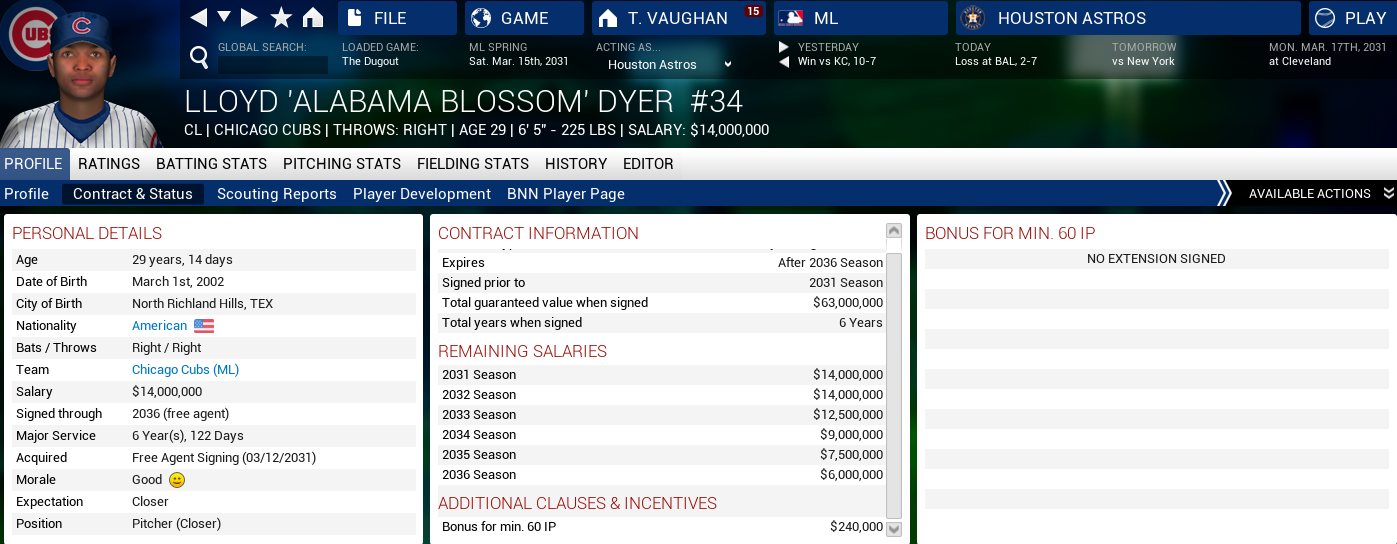1397x544 pixels.
Task: Open the Houston Astros team menu
Action: click(x=1128, y=18)
